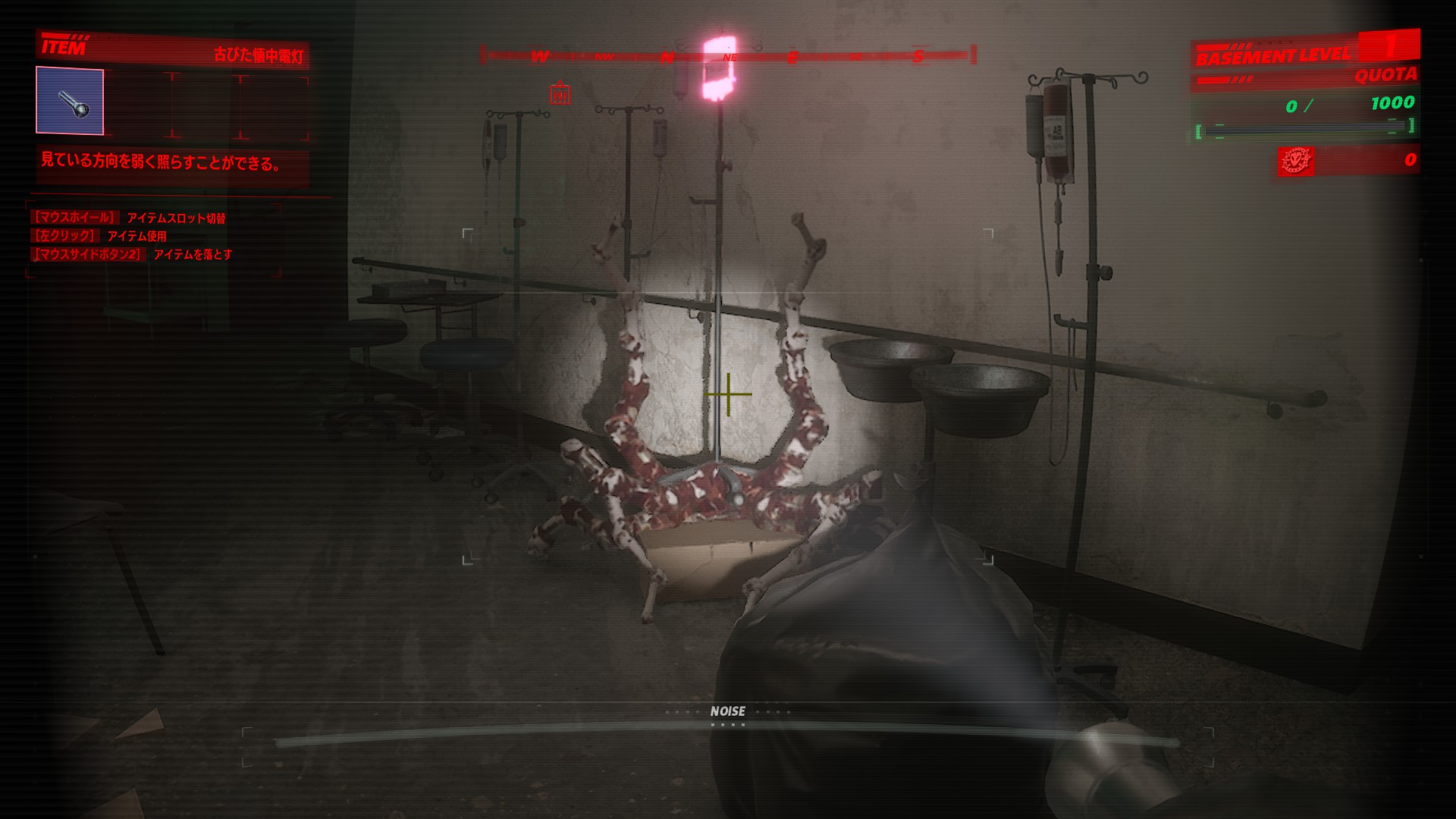
Task: Click the red emblem currency icon
Action: click(x=1295, y=160)
